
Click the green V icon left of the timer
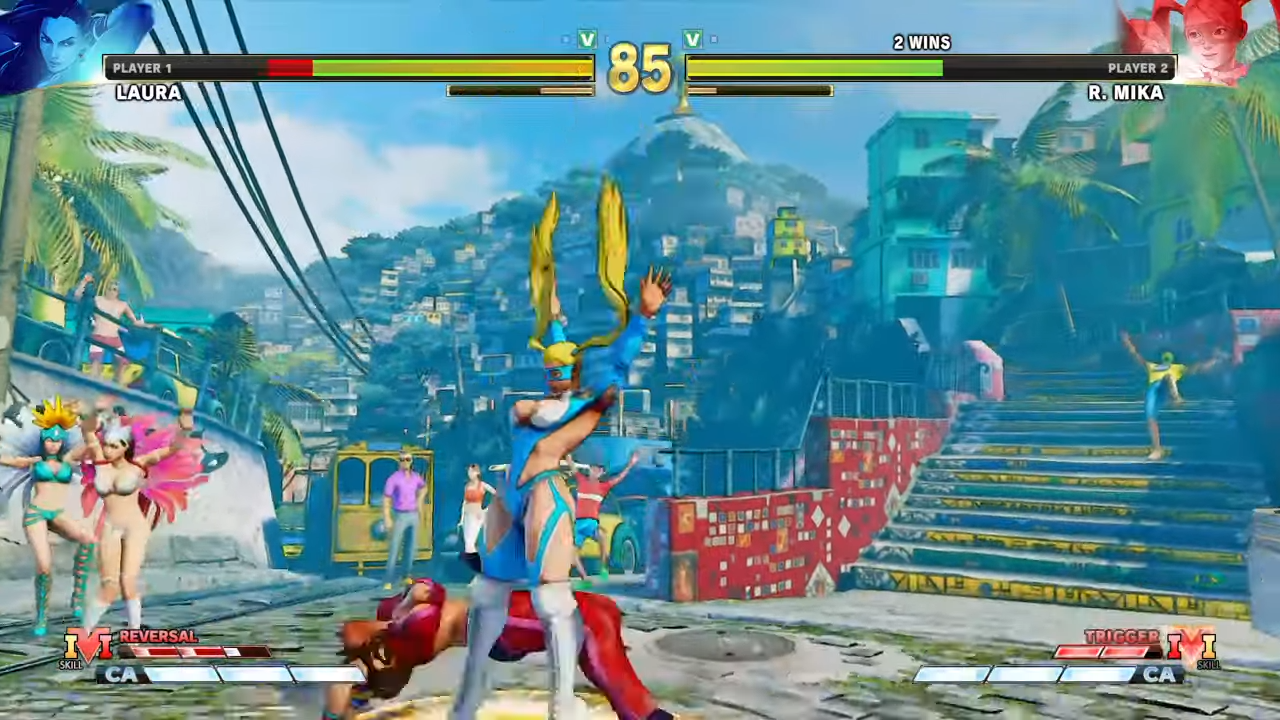point(587,40)
